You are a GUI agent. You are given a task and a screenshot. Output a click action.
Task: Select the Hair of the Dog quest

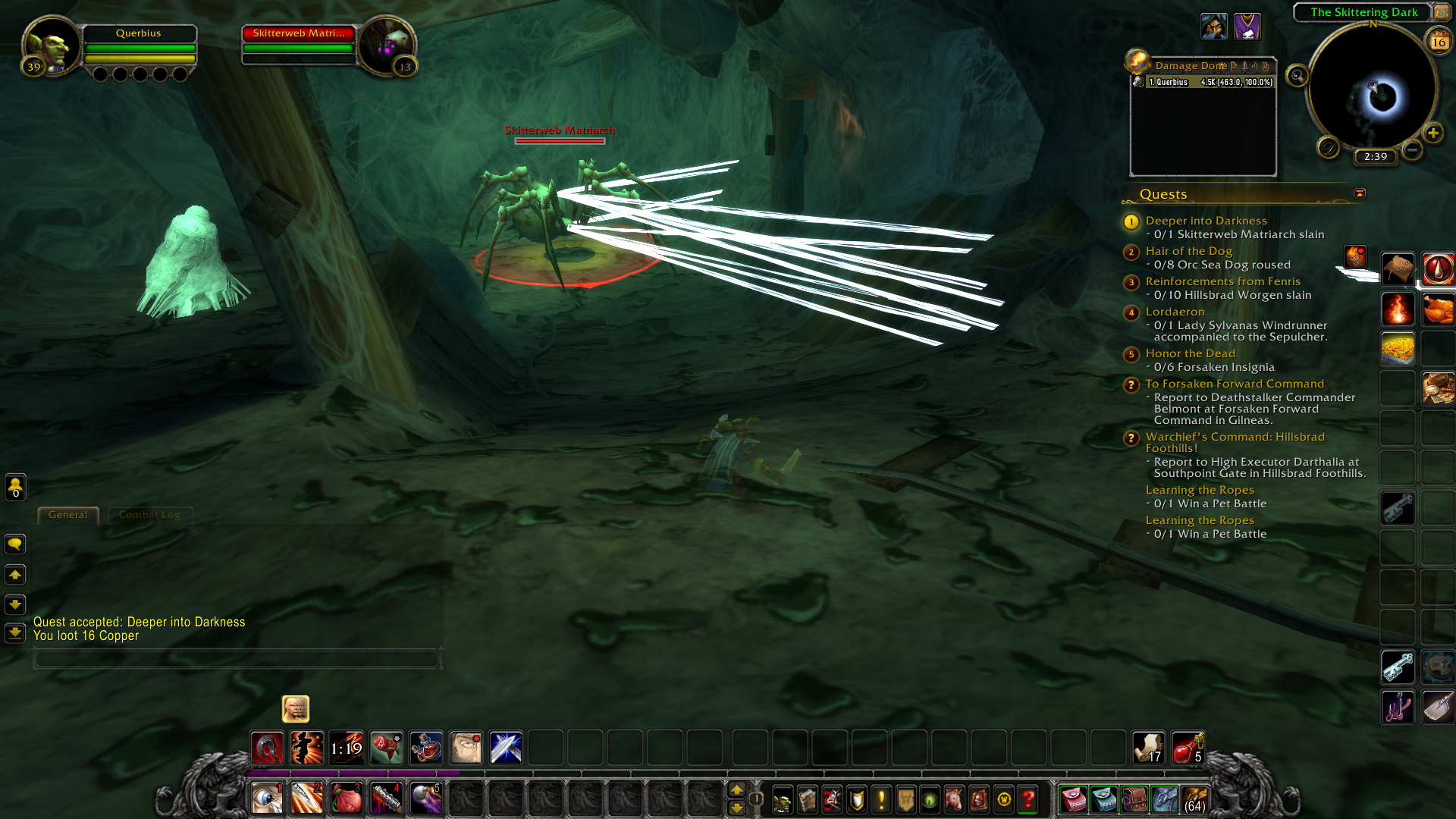pos(1188,251)
